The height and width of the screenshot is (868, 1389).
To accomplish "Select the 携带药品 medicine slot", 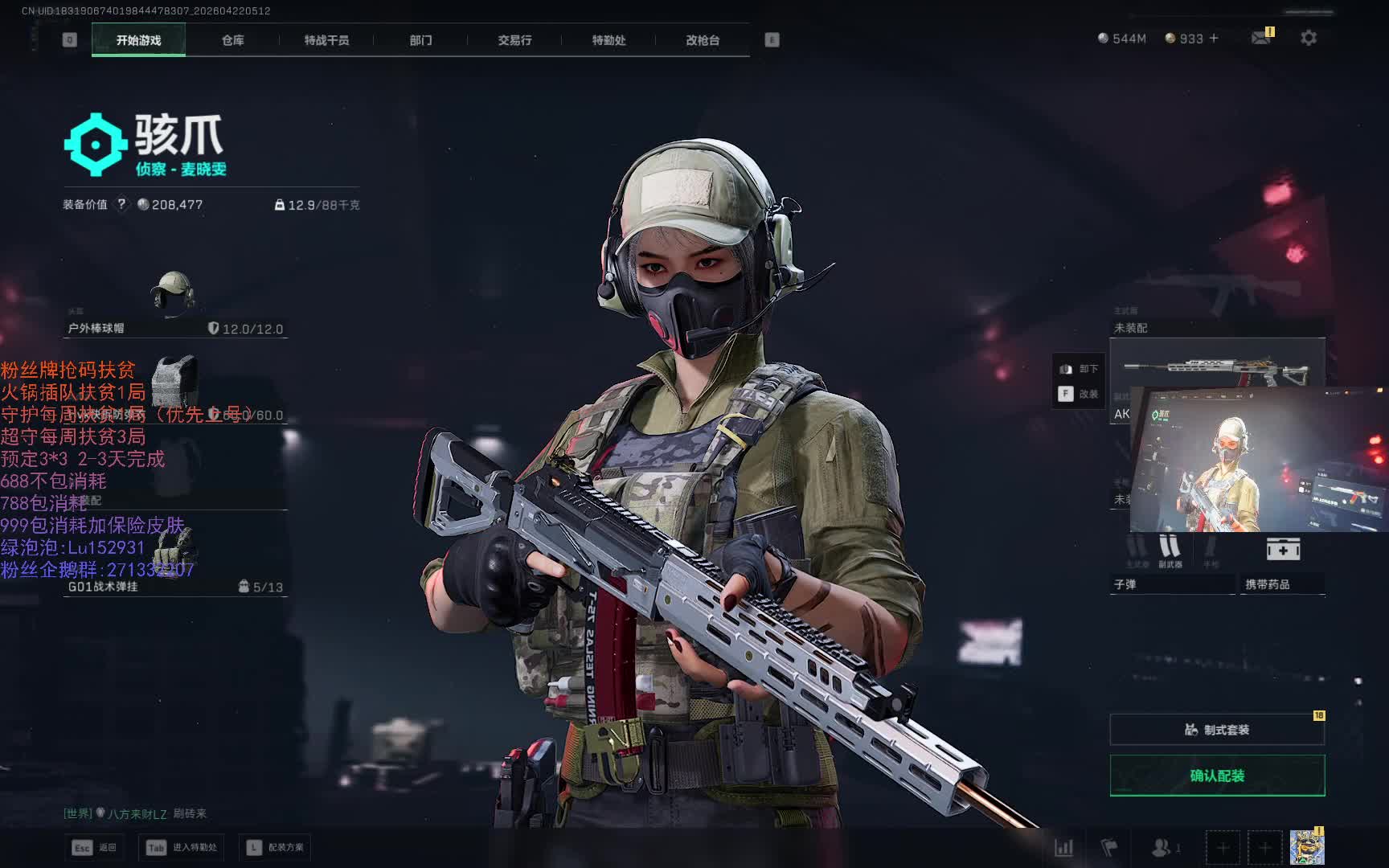I will [1283, 565].
